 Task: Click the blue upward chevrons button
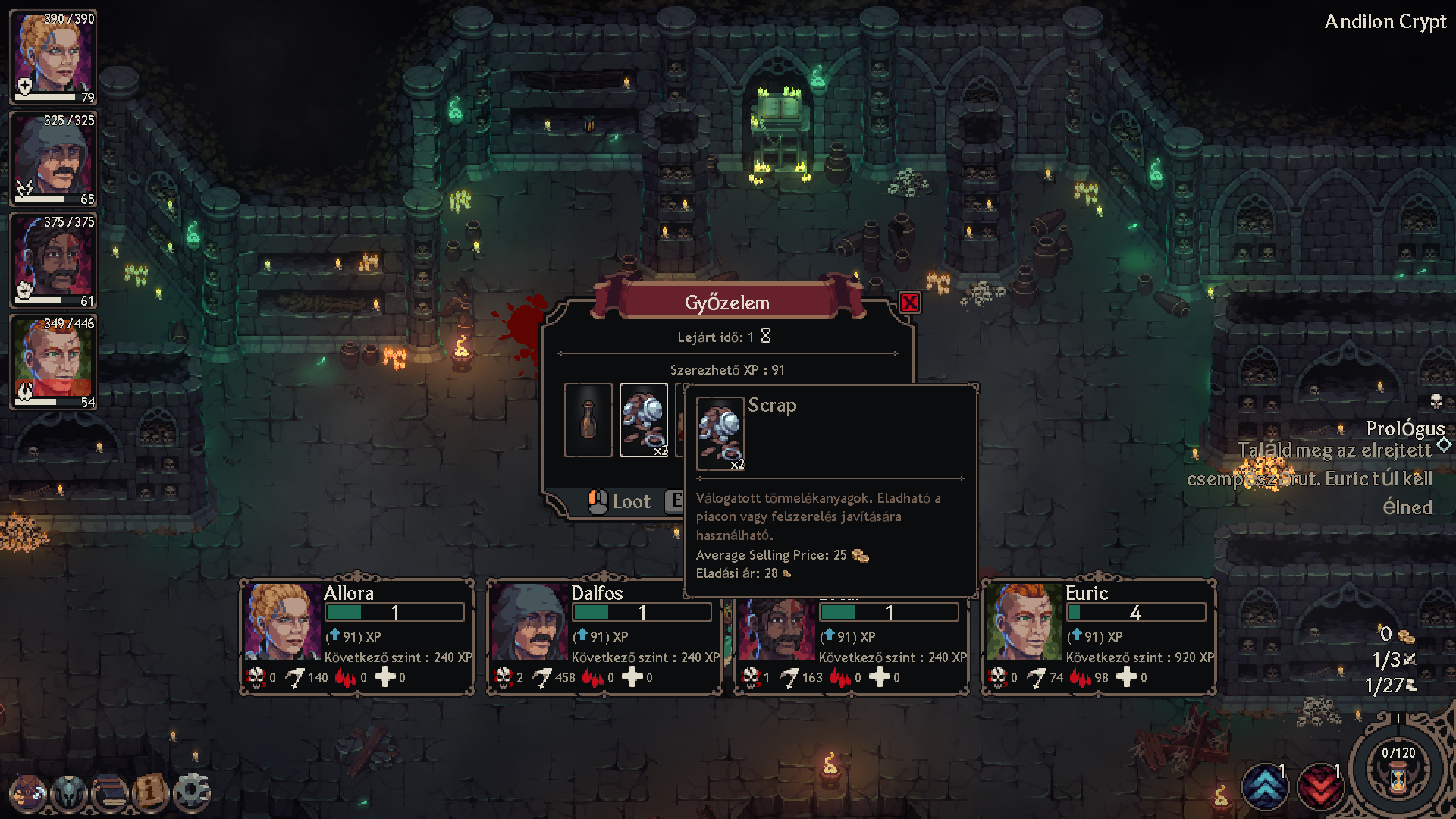pyautogui.click(x=1265, y=787)
